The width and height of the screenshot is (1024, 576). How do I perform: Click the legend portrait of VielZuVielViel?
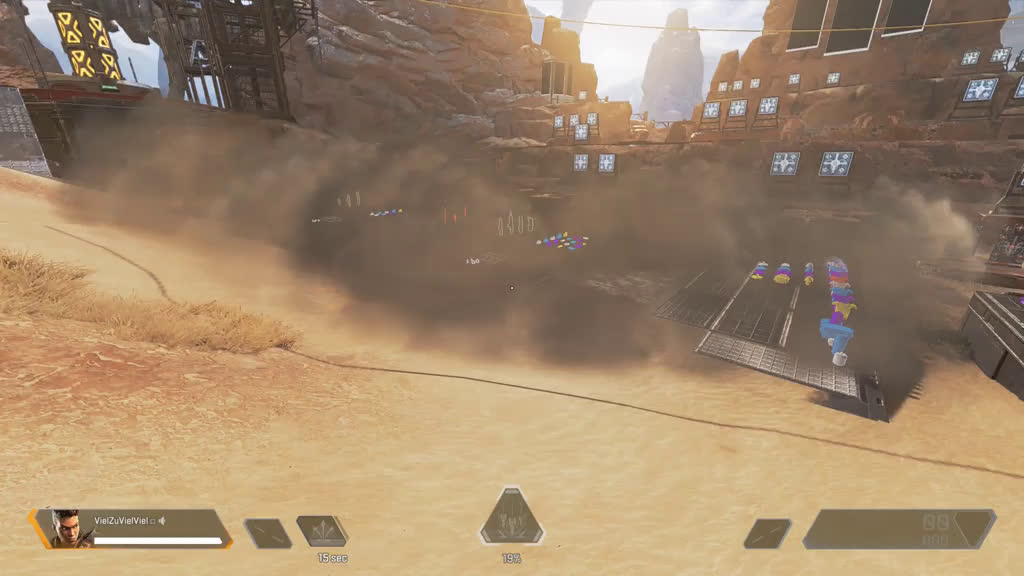point(66,527)
